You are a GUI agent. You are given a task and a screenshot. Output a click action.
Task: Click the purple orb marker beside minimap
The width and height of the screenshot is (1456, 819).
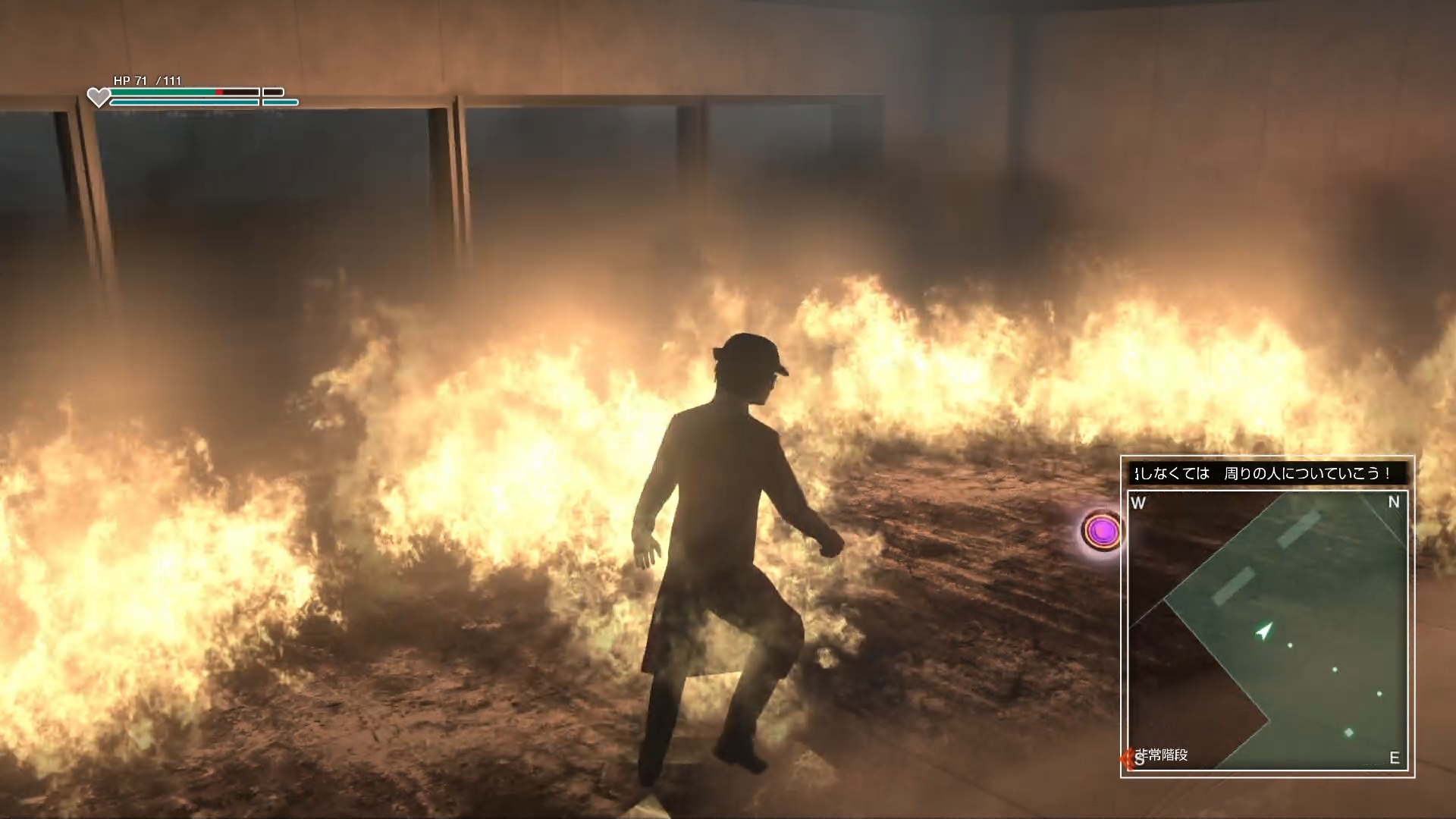click(1102, 531)
